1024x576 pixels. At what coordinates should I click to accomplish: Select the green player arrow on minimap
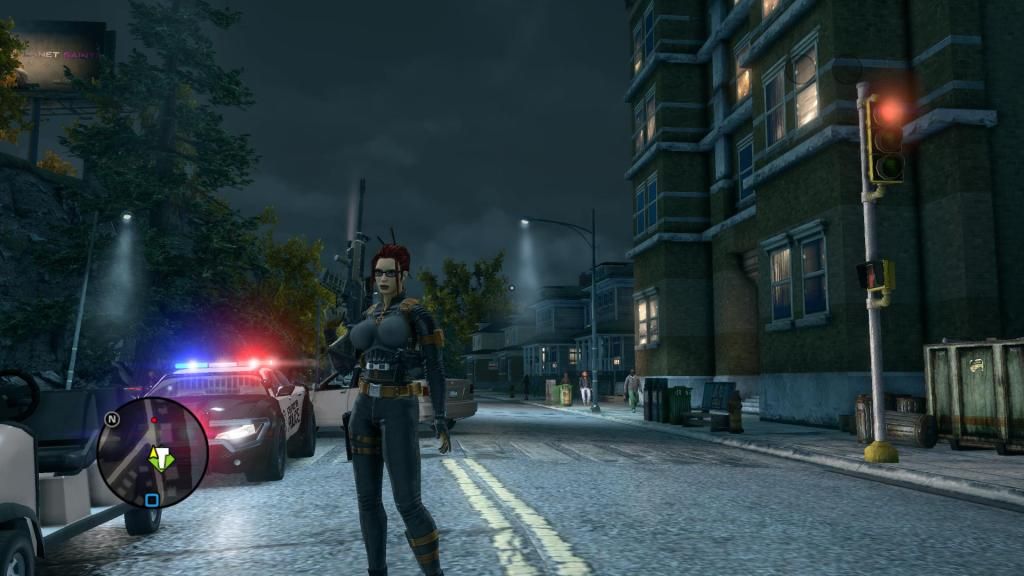(x=159, y=459)
